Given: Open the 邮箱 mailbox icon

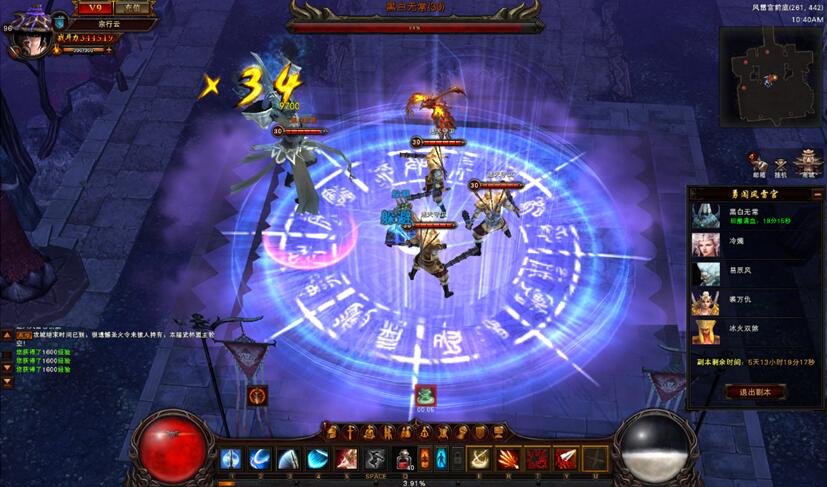Looking at the screenshot, I should pyautogui.click(x=760, y=162).
